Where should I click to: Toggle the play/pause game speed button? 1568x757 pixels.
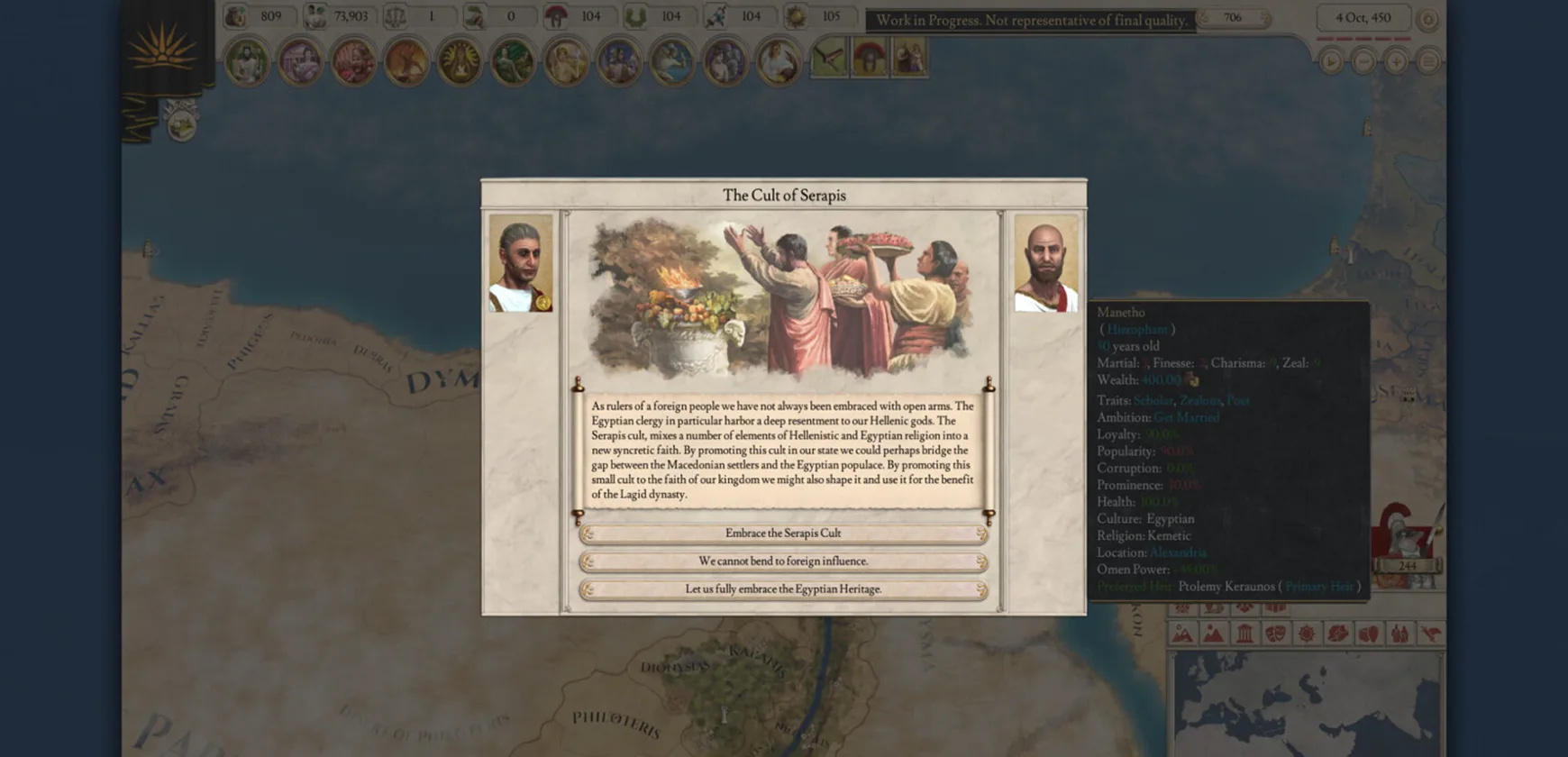pos(1331,61)
